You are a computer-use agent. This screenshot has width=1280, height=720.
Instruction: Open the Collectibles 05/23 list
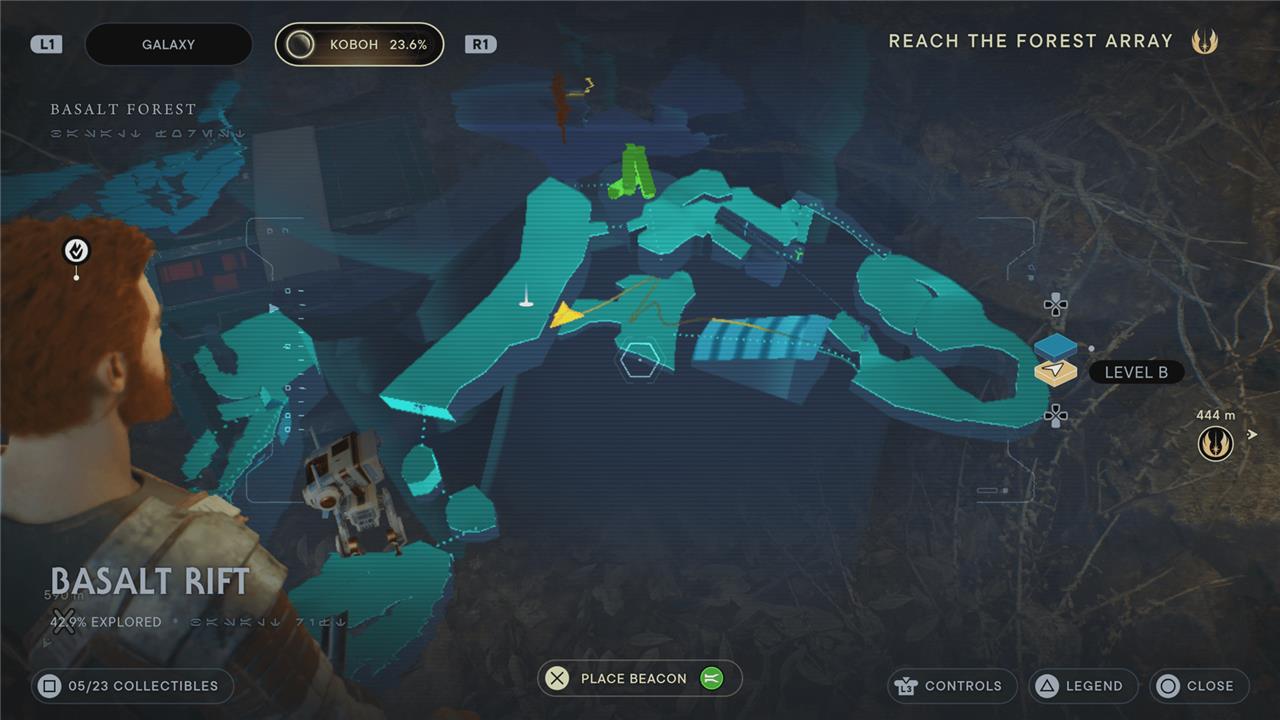(131, 686)
